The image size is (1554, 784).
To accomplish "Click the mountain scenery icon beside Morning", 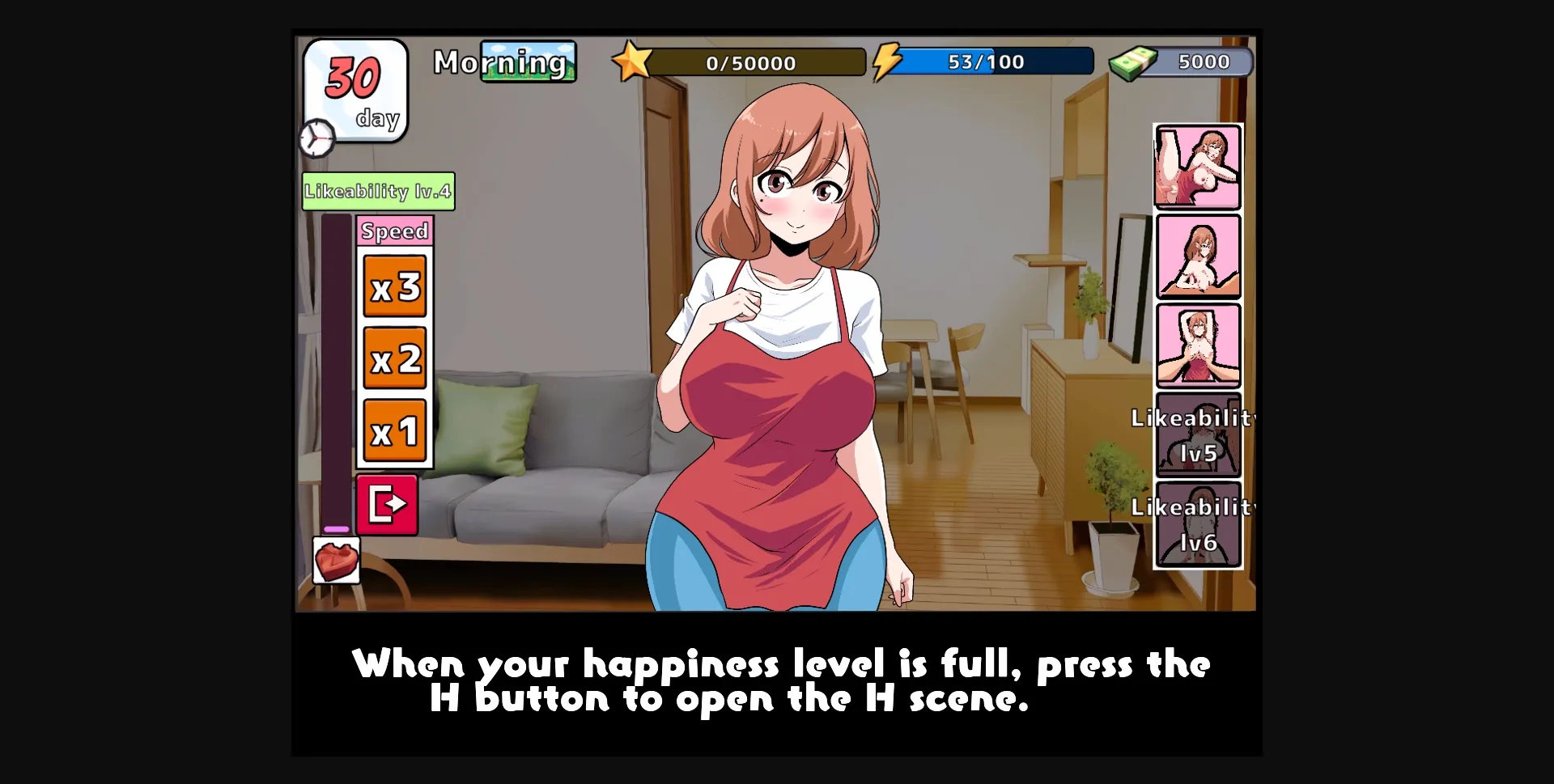I will (x=528, y=61).
